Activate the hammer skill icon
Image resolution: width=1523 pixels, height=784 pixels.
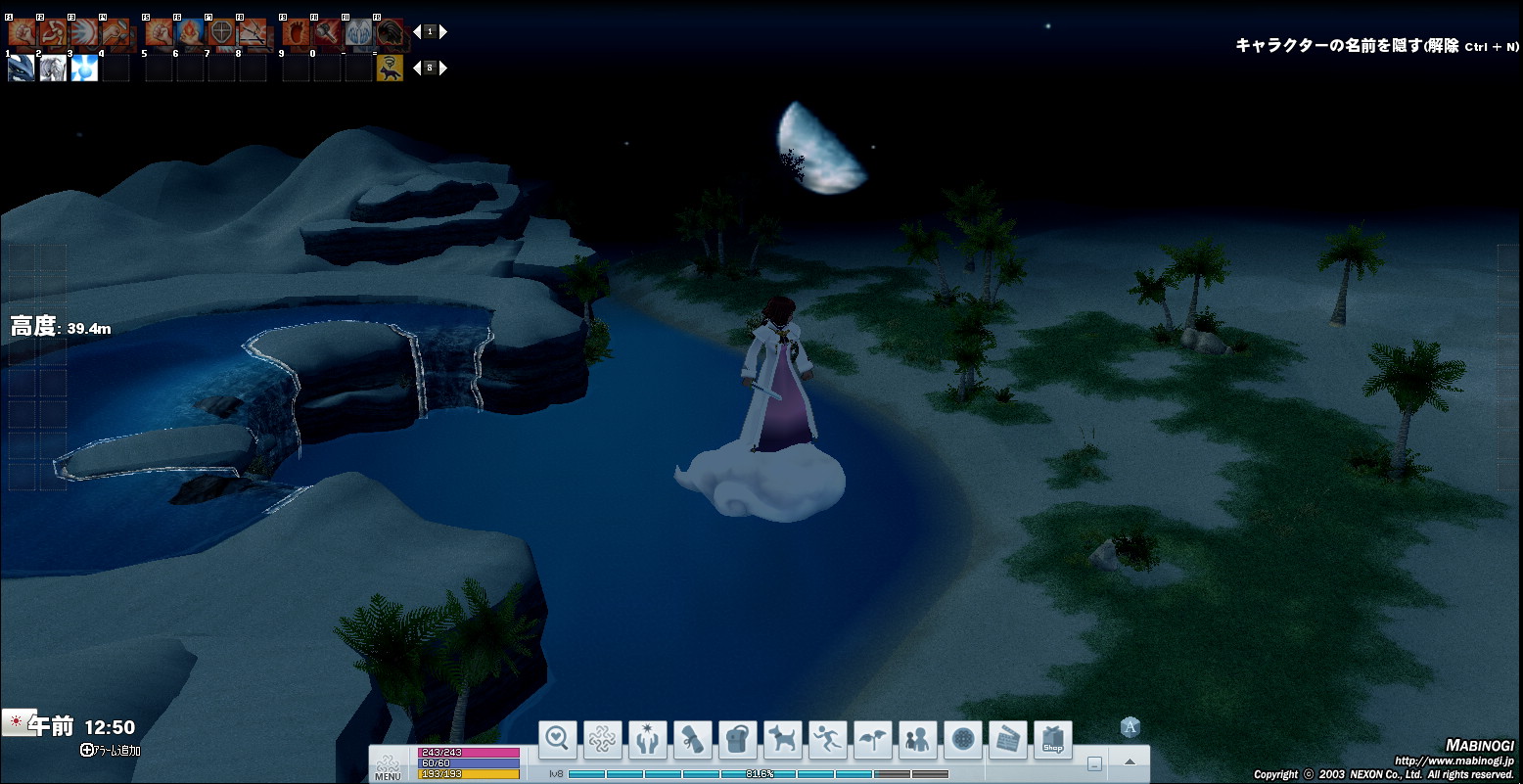[x=327, y=34]
